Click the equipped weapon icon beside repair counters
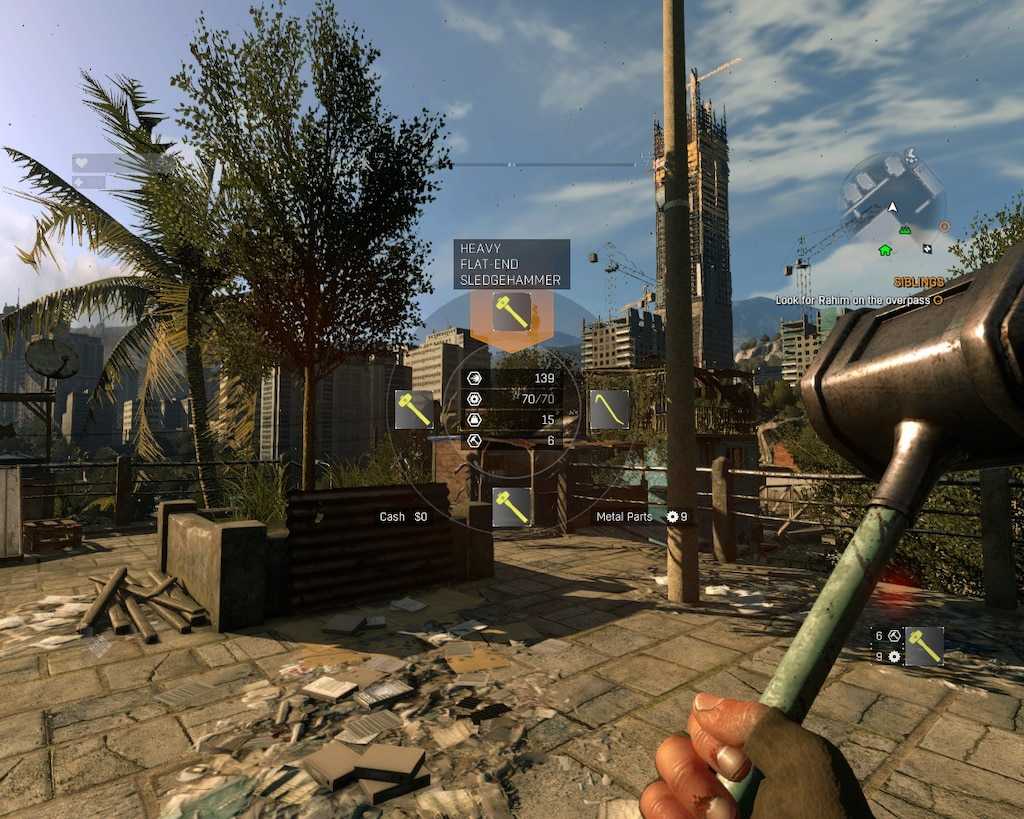The height and width of the screenshot is (819, 1024). 924,646
